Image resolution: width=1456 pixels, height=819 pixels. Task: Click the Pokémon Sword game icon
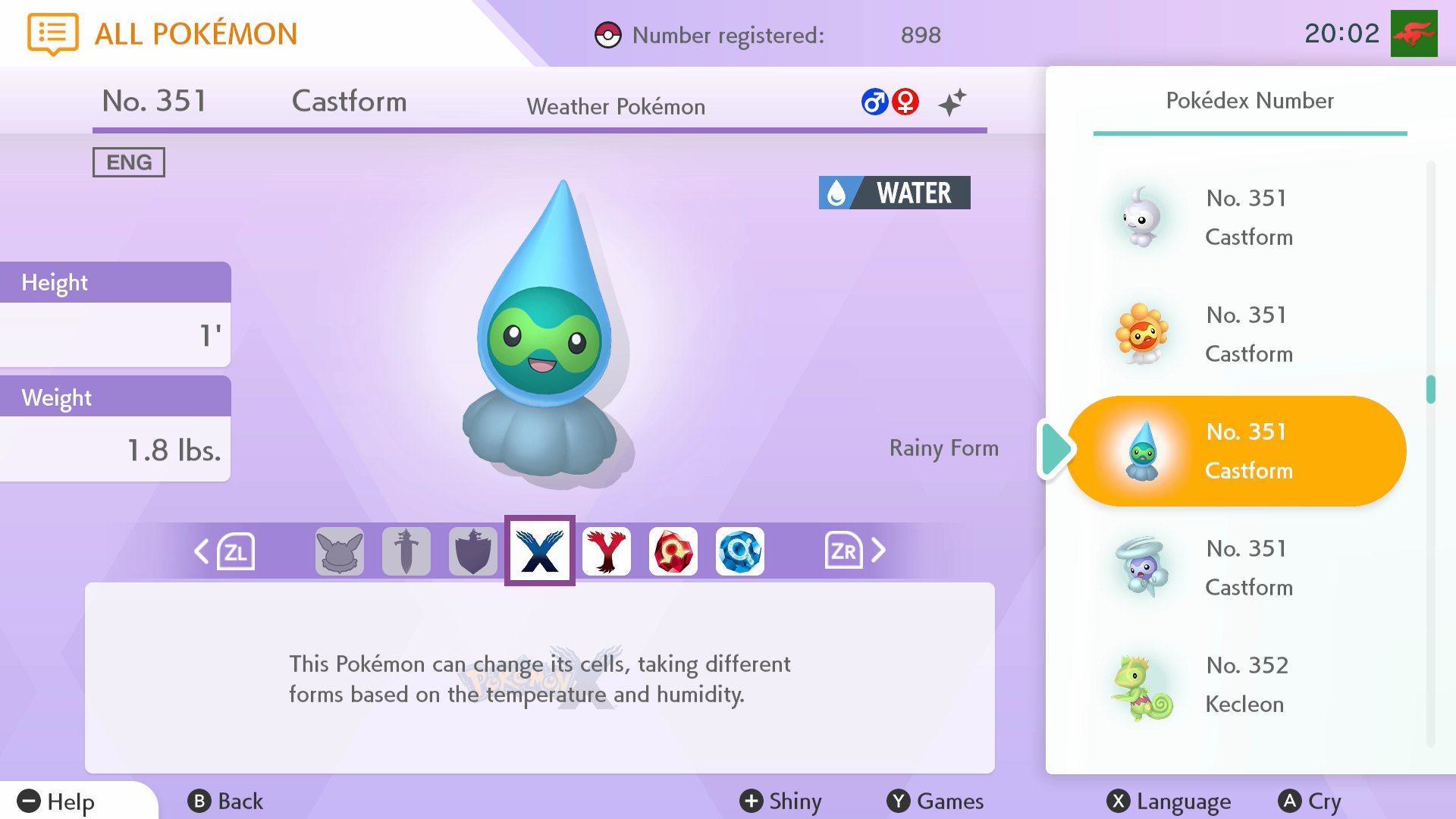pyautogui.click(x=406, y=551)
